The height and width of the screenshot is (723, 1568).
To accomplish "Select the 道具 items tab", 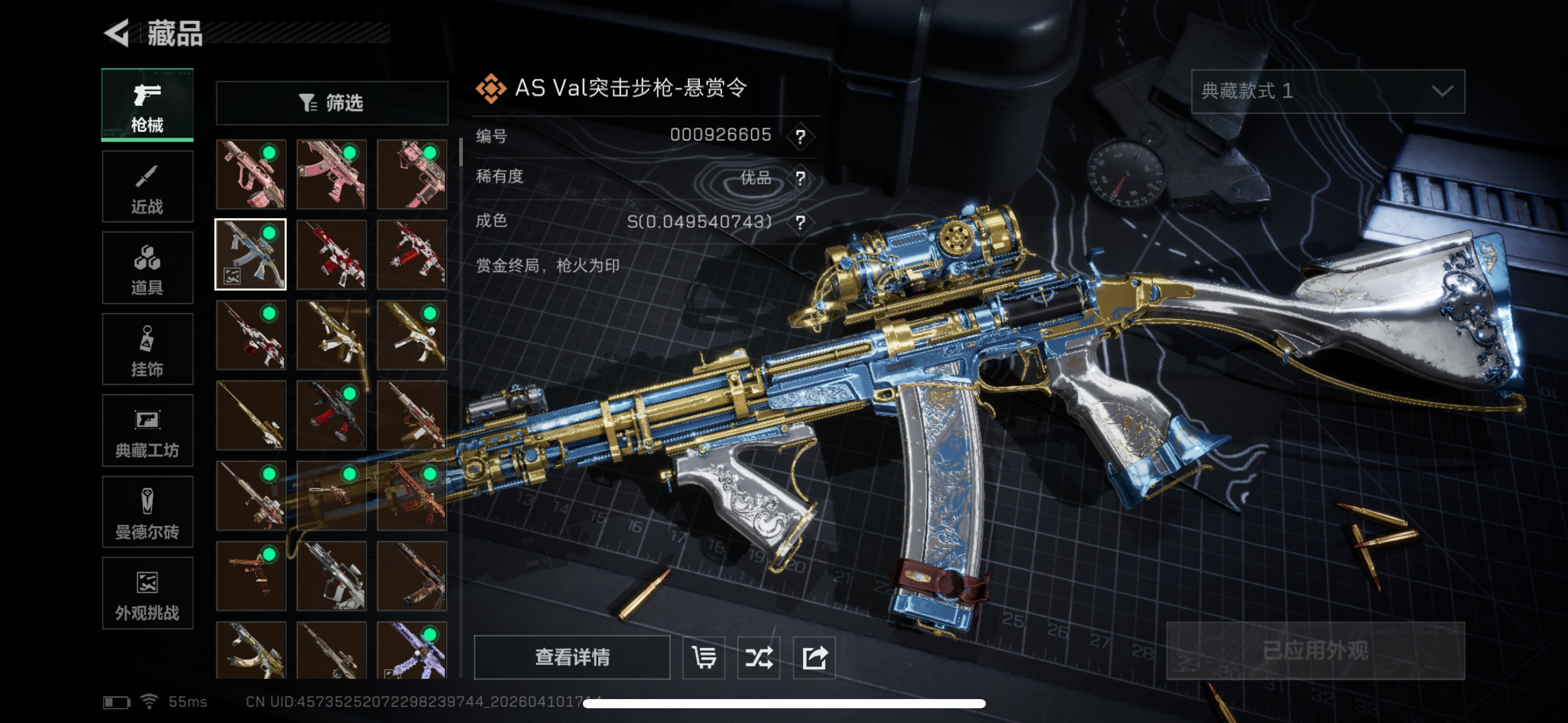I will pos(147,268).
